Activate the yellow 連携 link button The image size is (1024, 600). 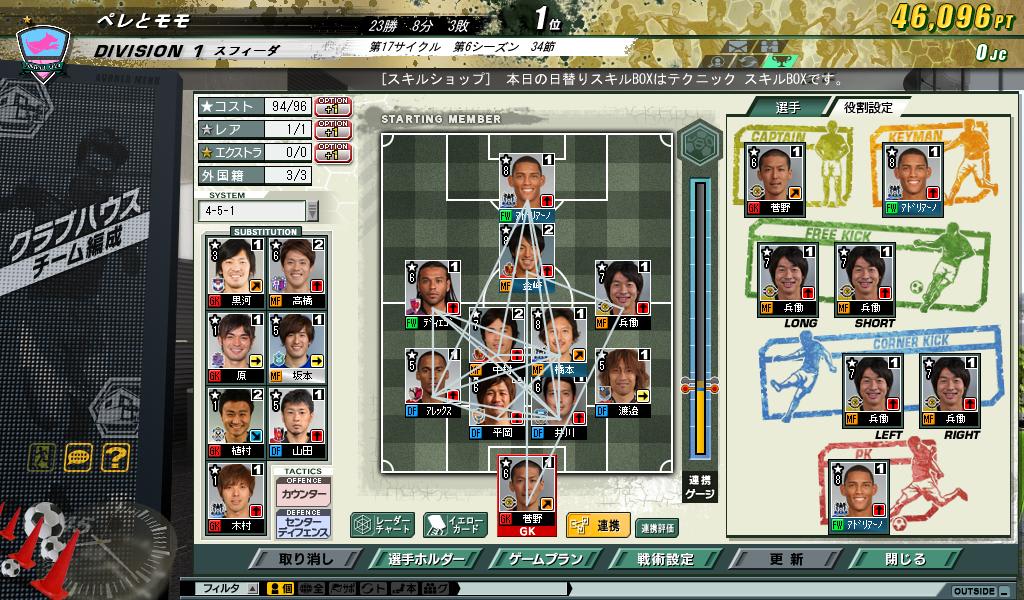(597, 524)
